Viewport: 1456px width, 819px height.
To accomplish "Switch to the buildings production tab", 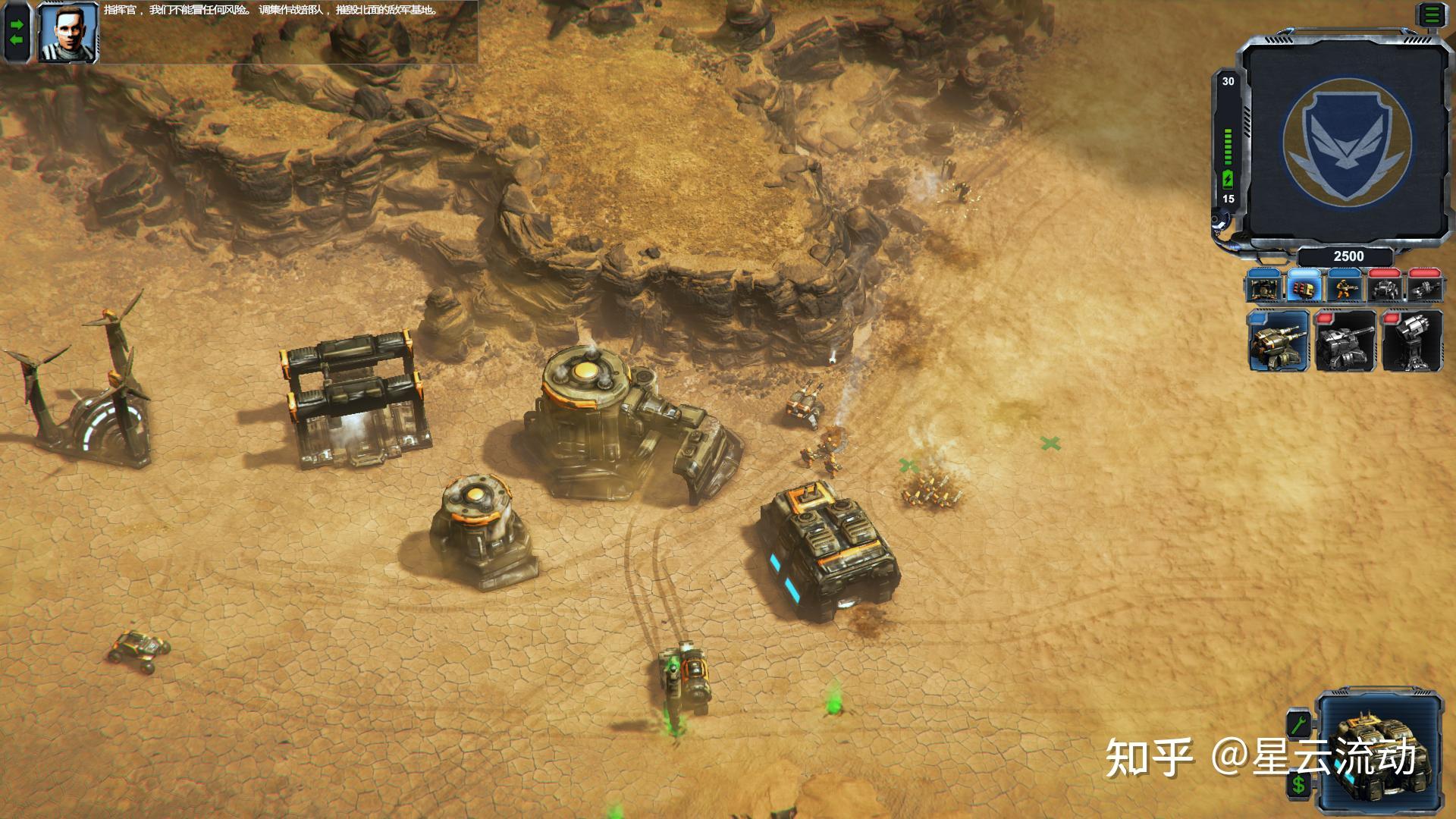I will (x=1264, y=288).
